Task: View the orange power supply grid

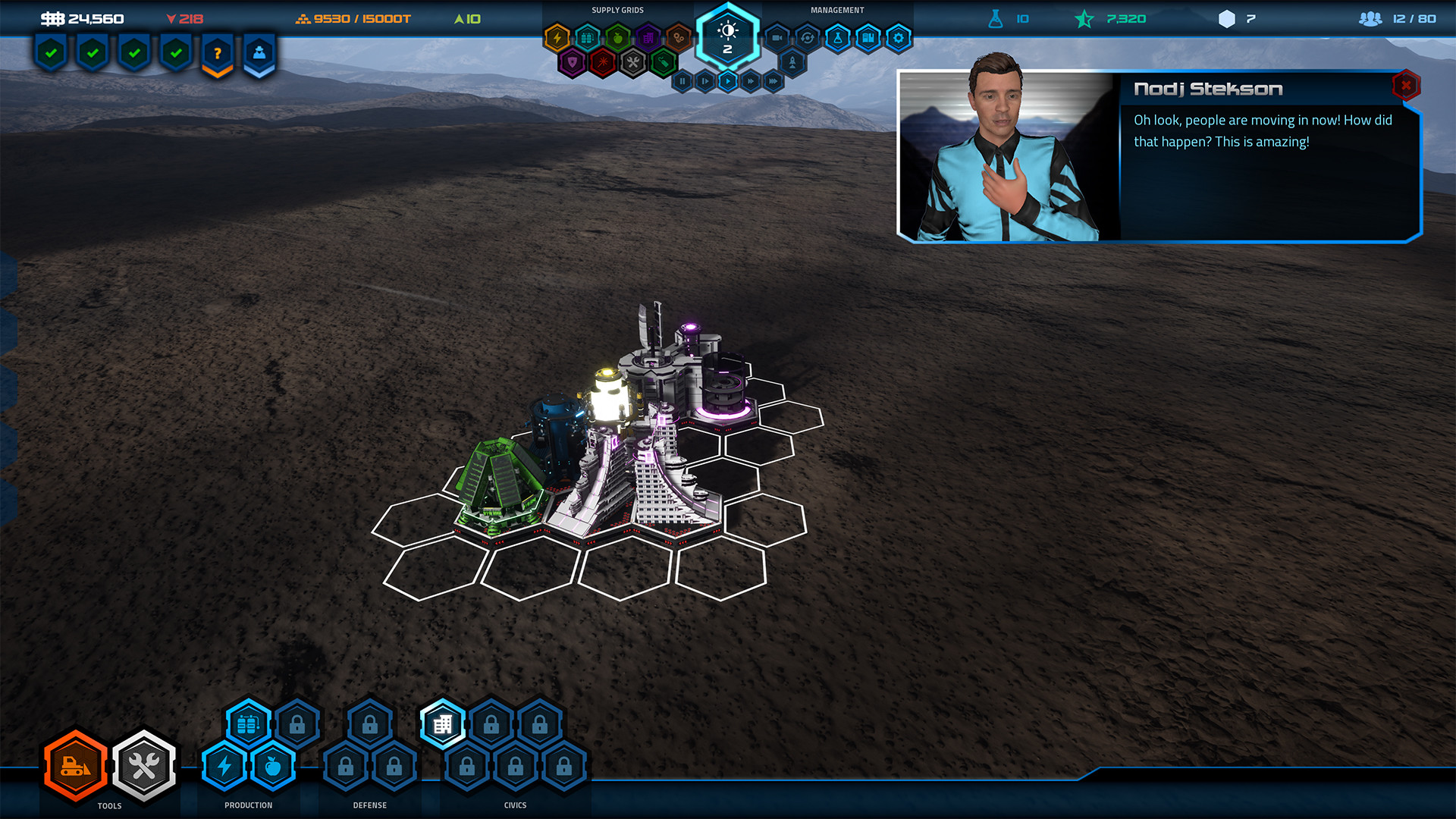Action: click(x=557, y=37)
